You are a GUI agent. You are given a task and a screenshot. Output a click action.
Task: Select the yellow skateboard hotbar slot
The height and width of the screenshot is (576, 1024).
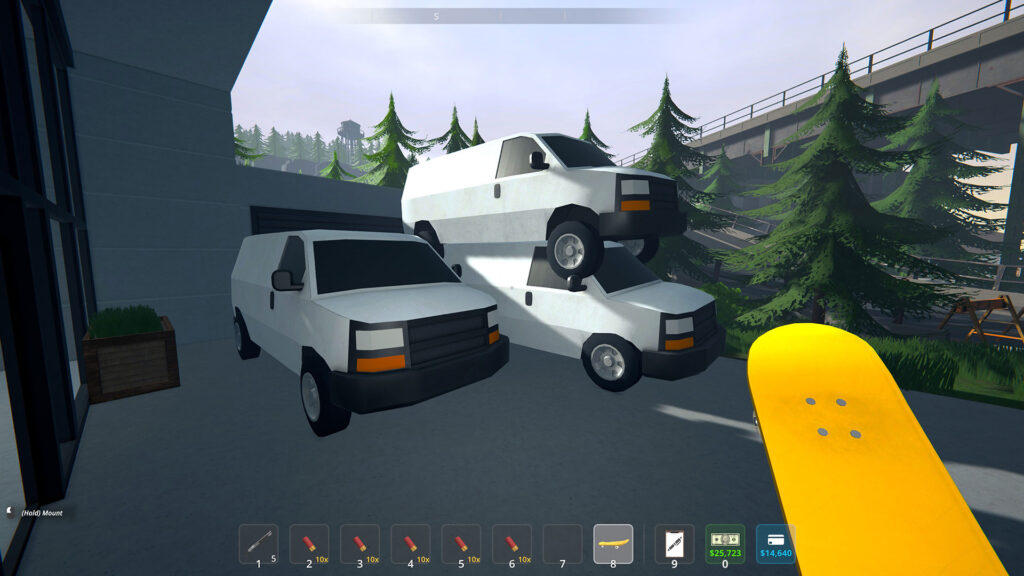613,544
